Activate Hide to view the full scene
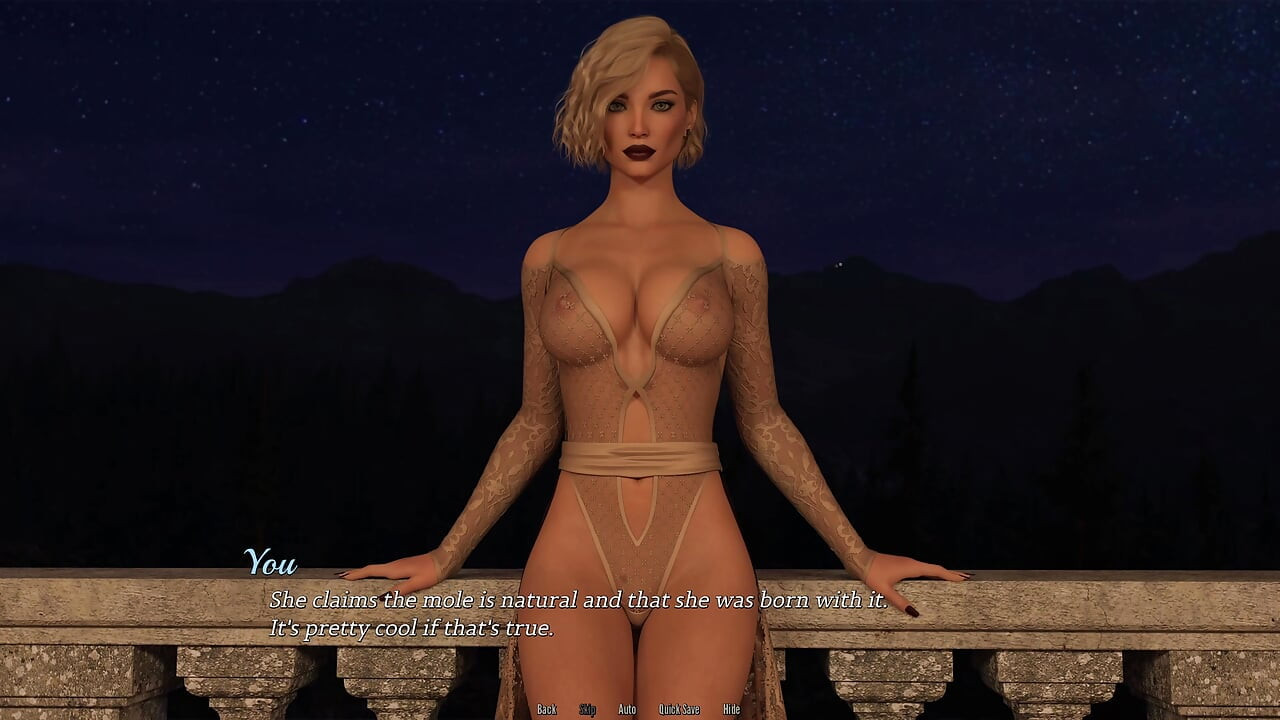This screenshot has width=1280, height=720. tap(731, 707)
